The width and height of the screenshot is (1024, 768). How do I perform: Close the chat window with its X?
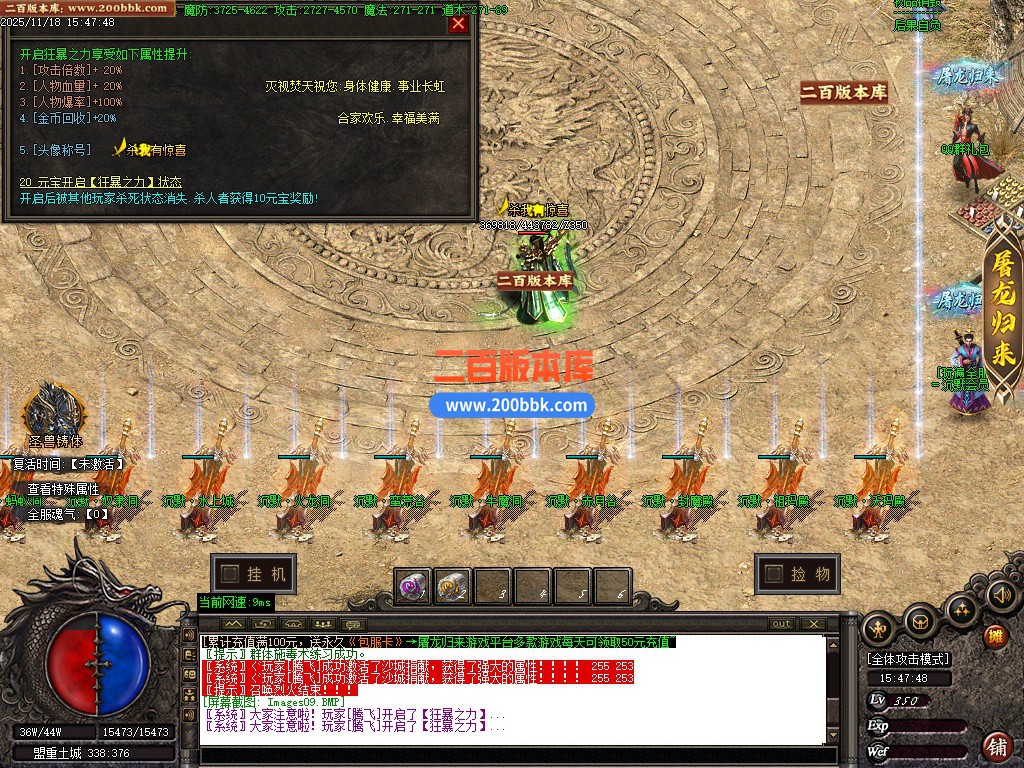(812, 624)
